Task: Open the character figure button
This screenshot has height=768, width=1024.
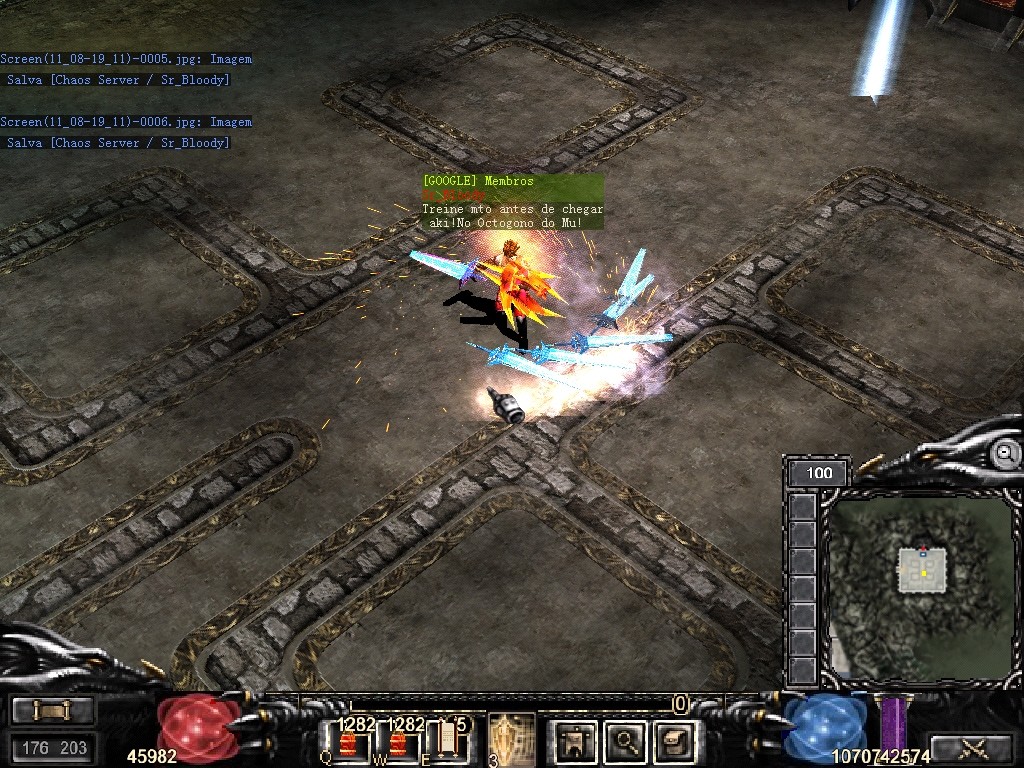Action: (x=576, y=741)
